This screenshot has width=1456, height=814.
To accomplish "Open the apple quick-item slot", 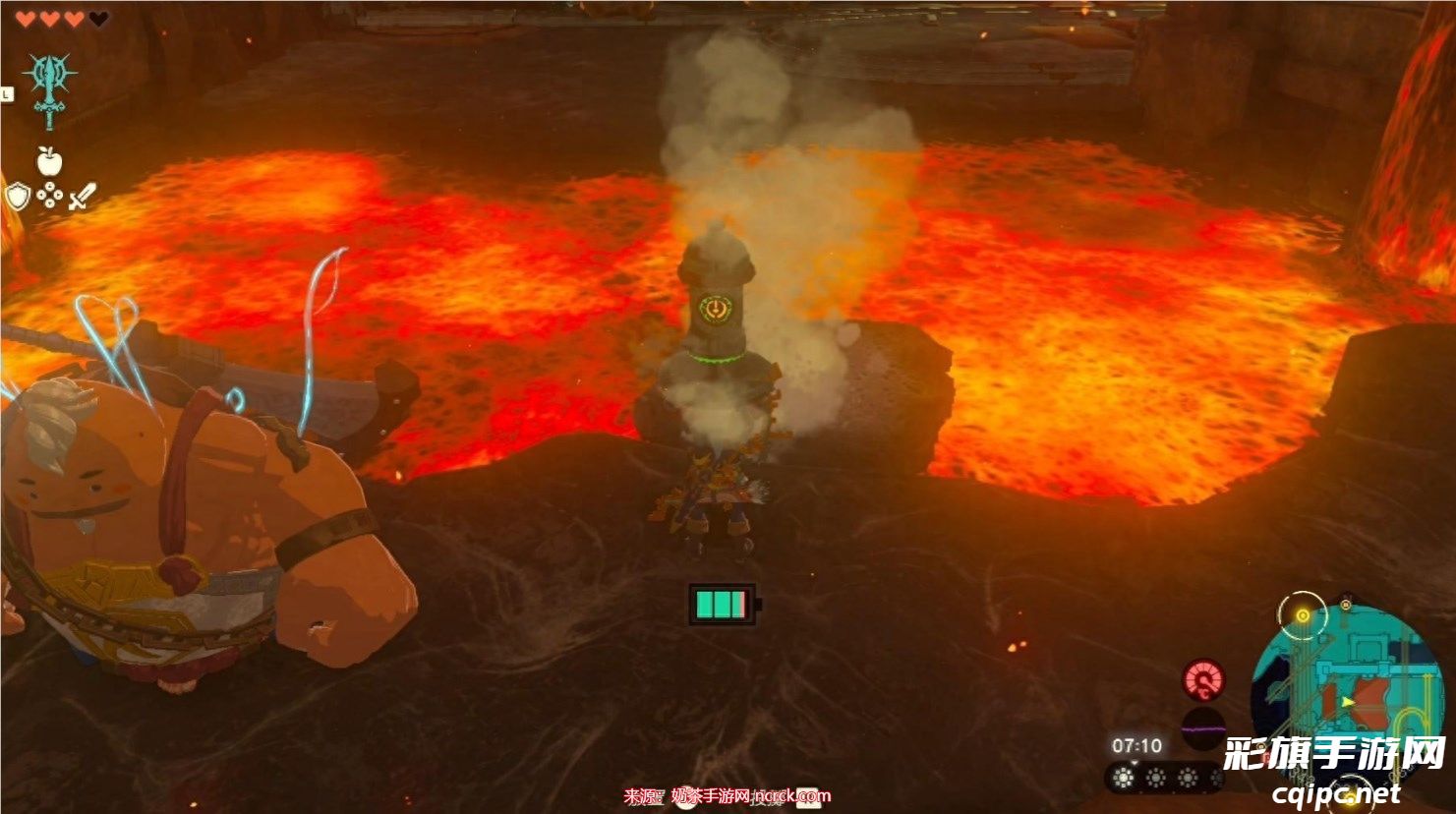I will pyautogui.click(x=48, y=160).
